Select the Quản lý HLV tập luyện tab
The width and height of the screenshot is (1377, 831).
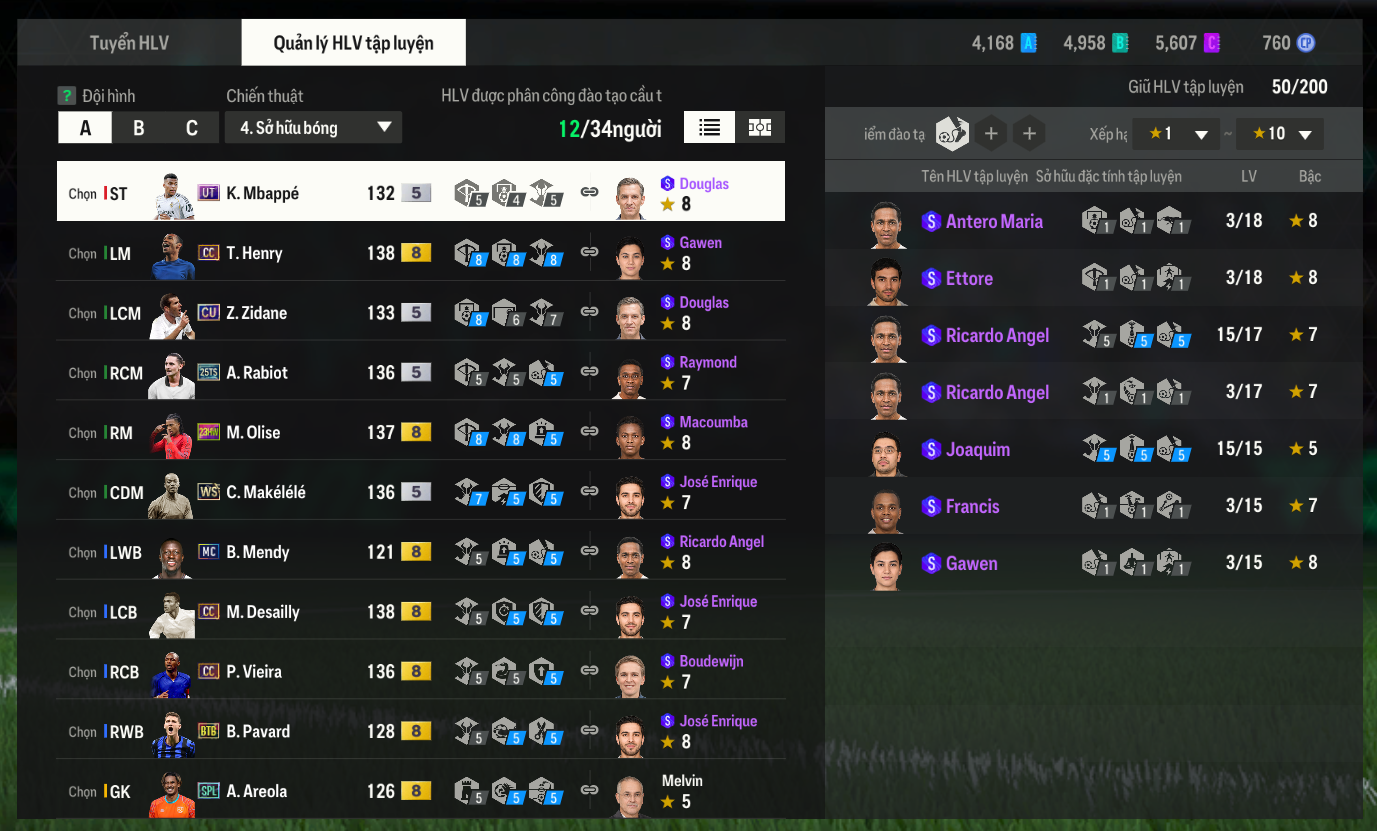point(353,43)
